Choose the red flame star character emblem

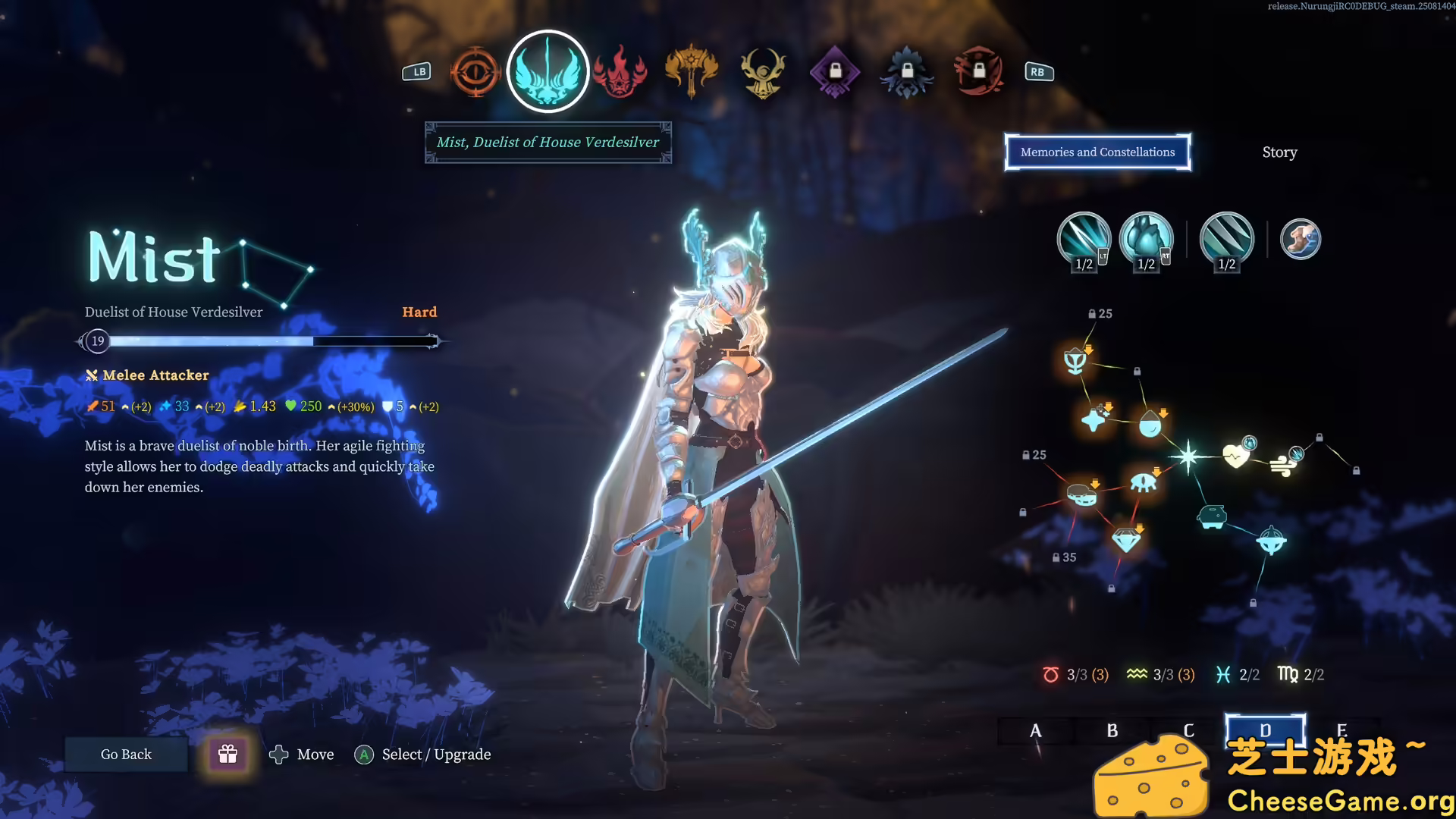[x=620, y=73]
